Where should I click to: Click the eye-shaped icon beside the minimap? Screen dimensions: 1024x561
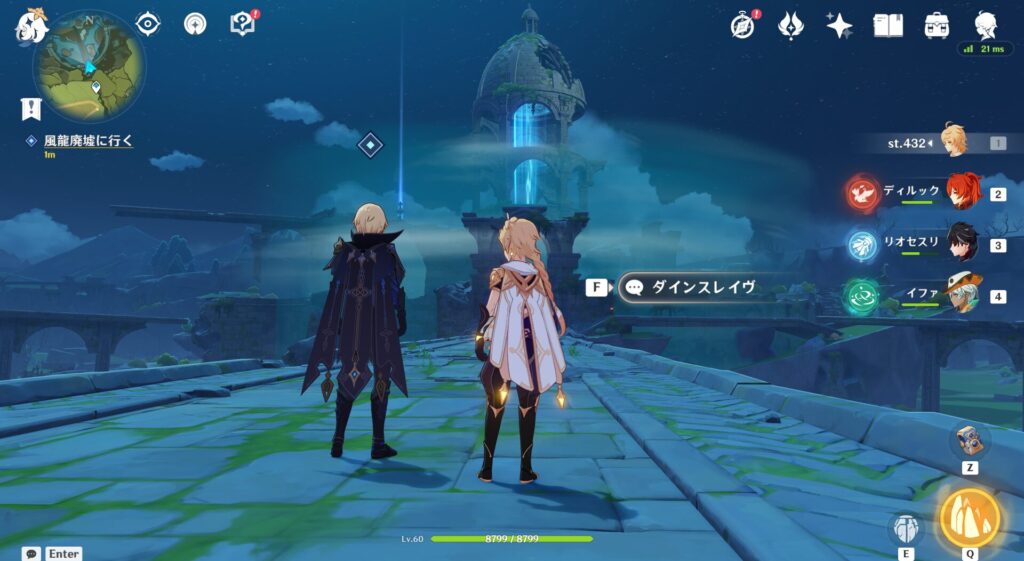click(x=148, y=23)
